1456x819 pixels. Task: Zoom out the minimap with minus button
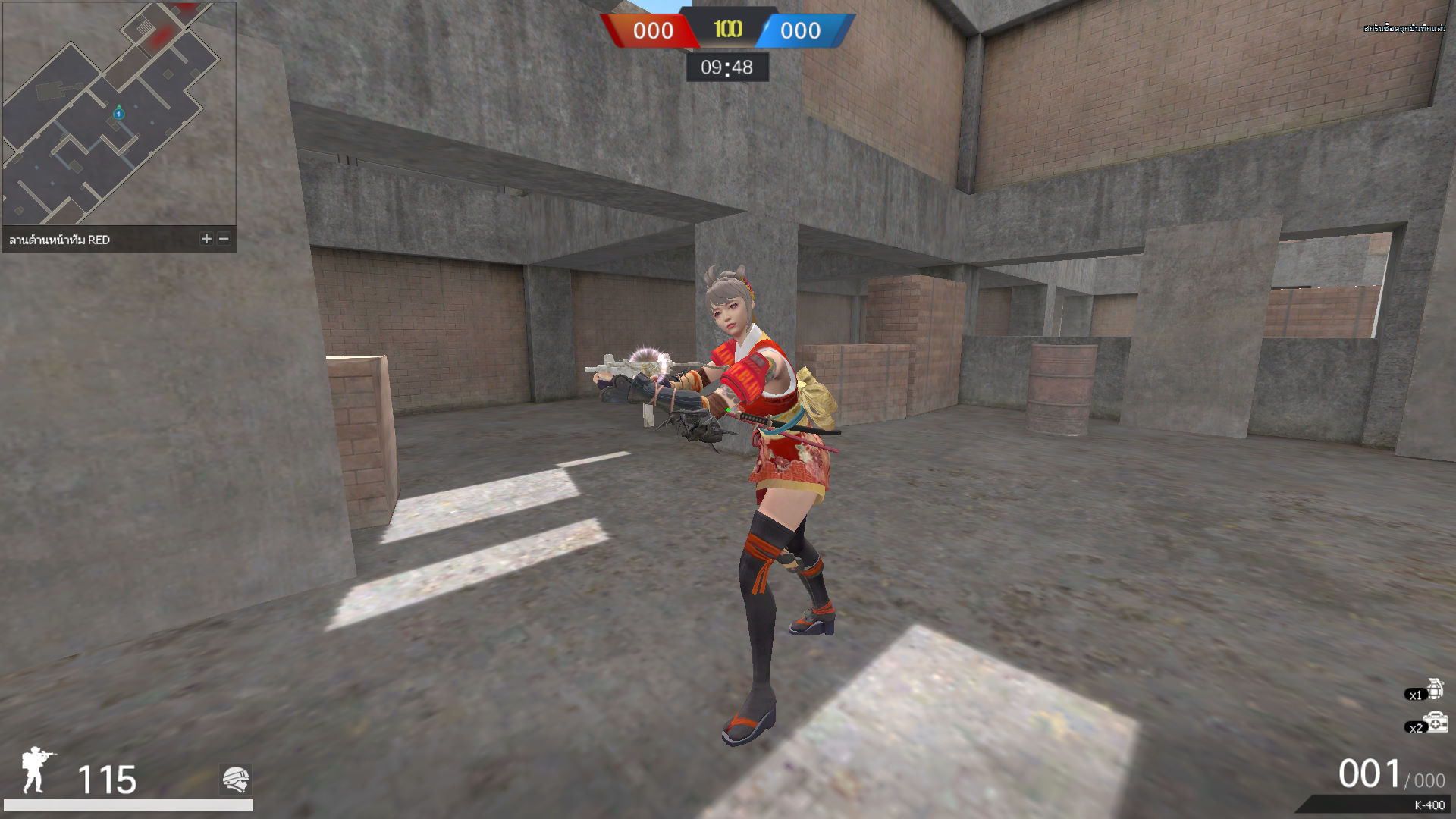[224, 239]
